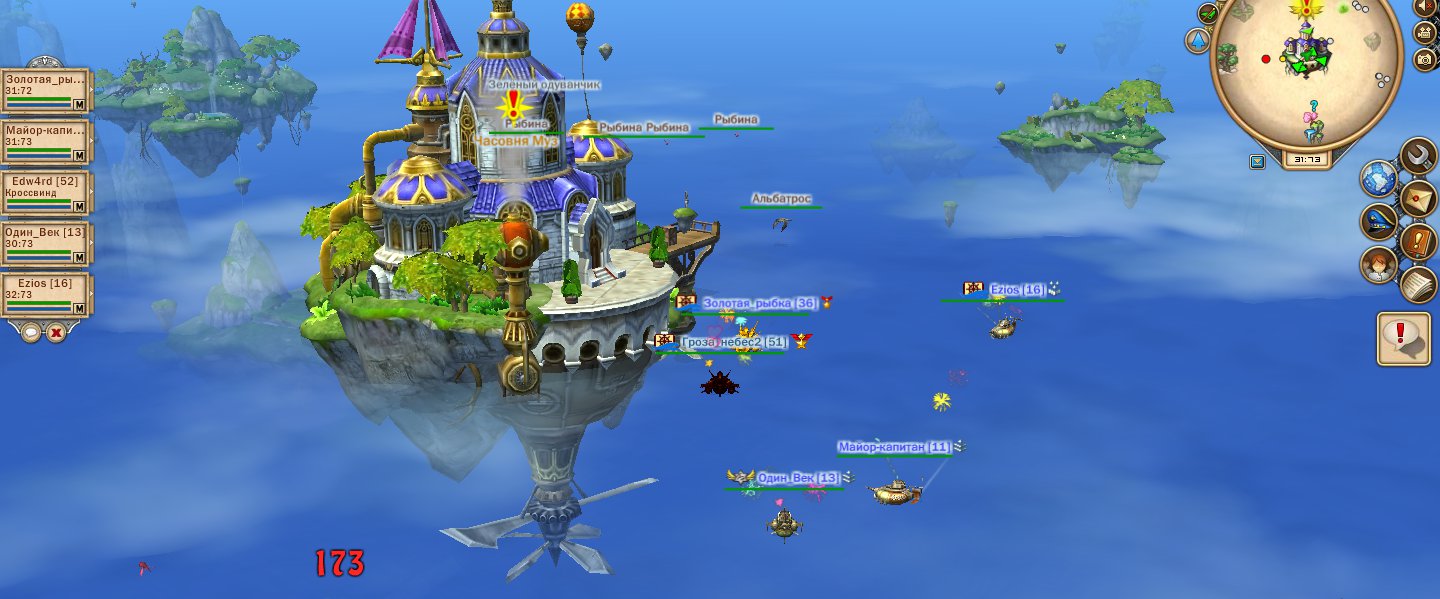Leave the party with the red X button
Image resolution: width=1440 pixels, height=599 pixels.
pyautogui.click(x=56, y=332)
